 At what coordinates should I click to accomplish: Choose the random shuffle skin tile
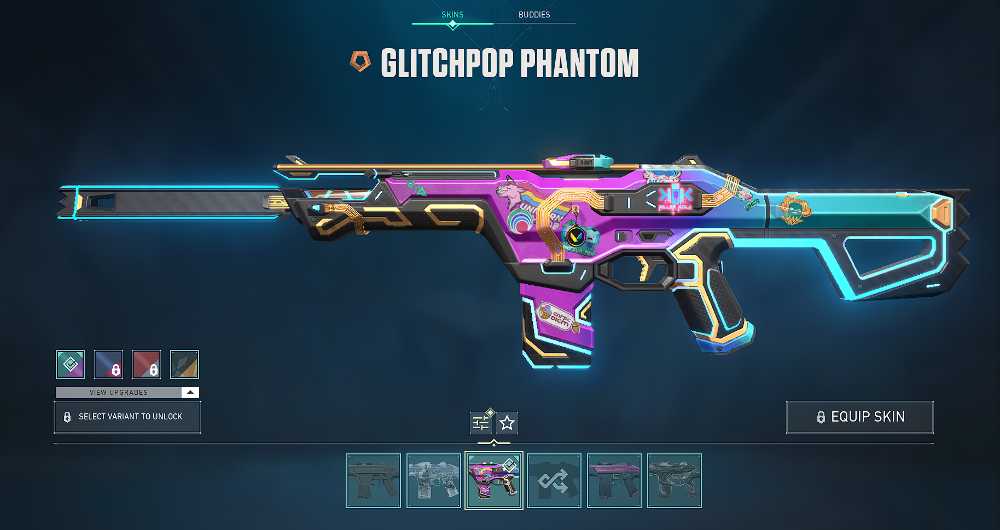(554, 480)
